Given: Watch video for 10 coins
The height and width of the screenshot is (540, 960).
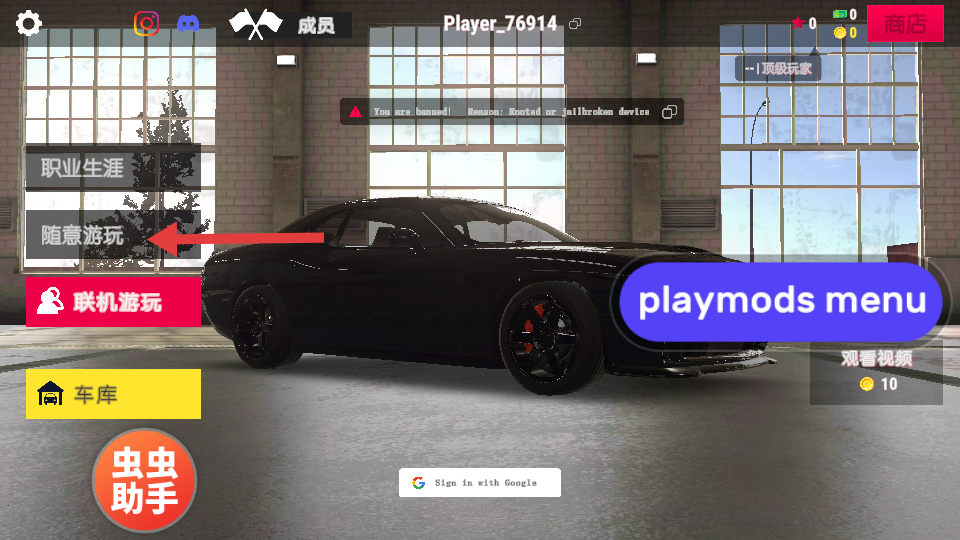Looking at the screenshot, I should pos(876,372).
